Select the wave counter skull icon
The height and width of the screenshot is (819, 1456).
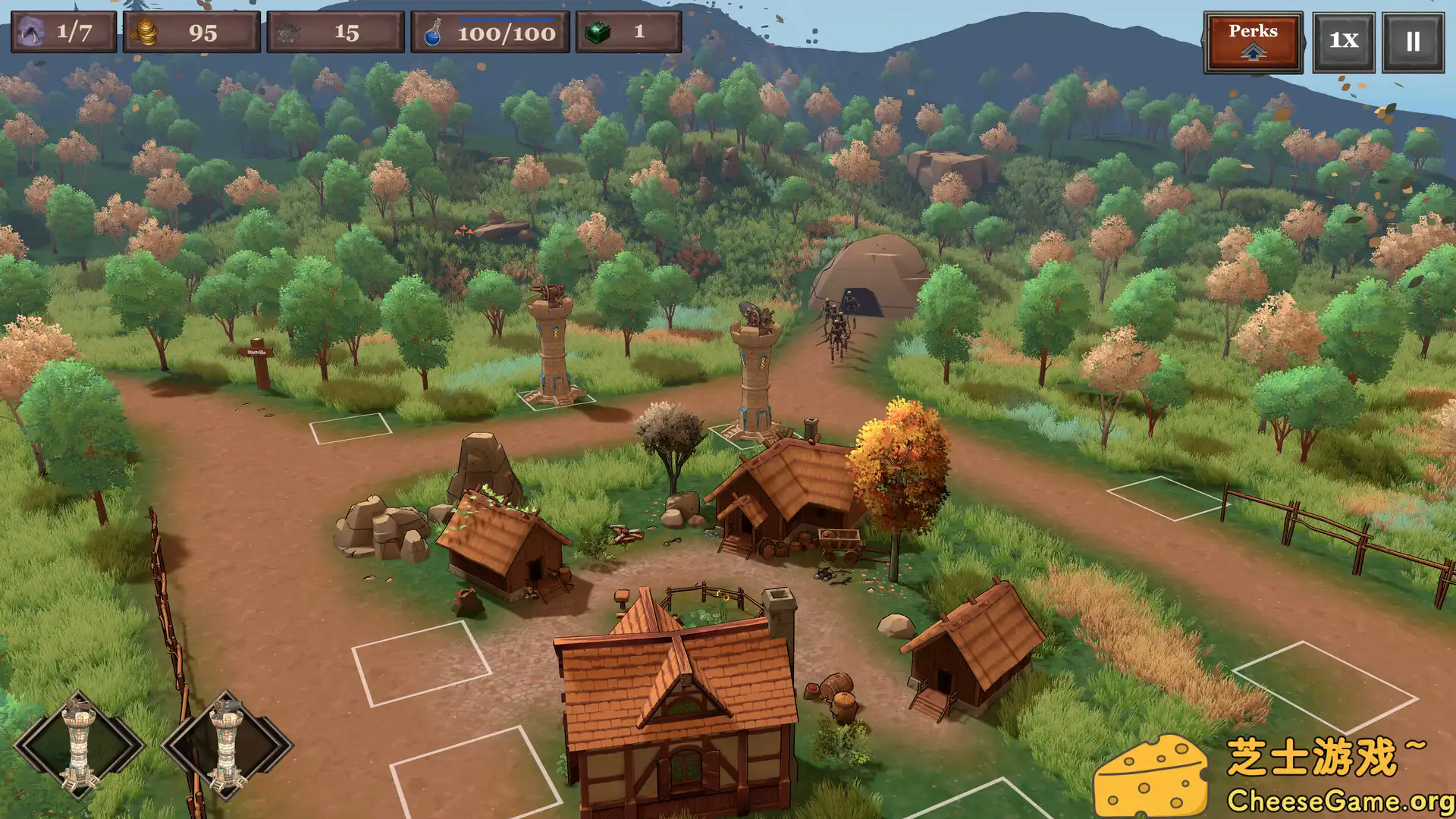[x=30, y=33]
